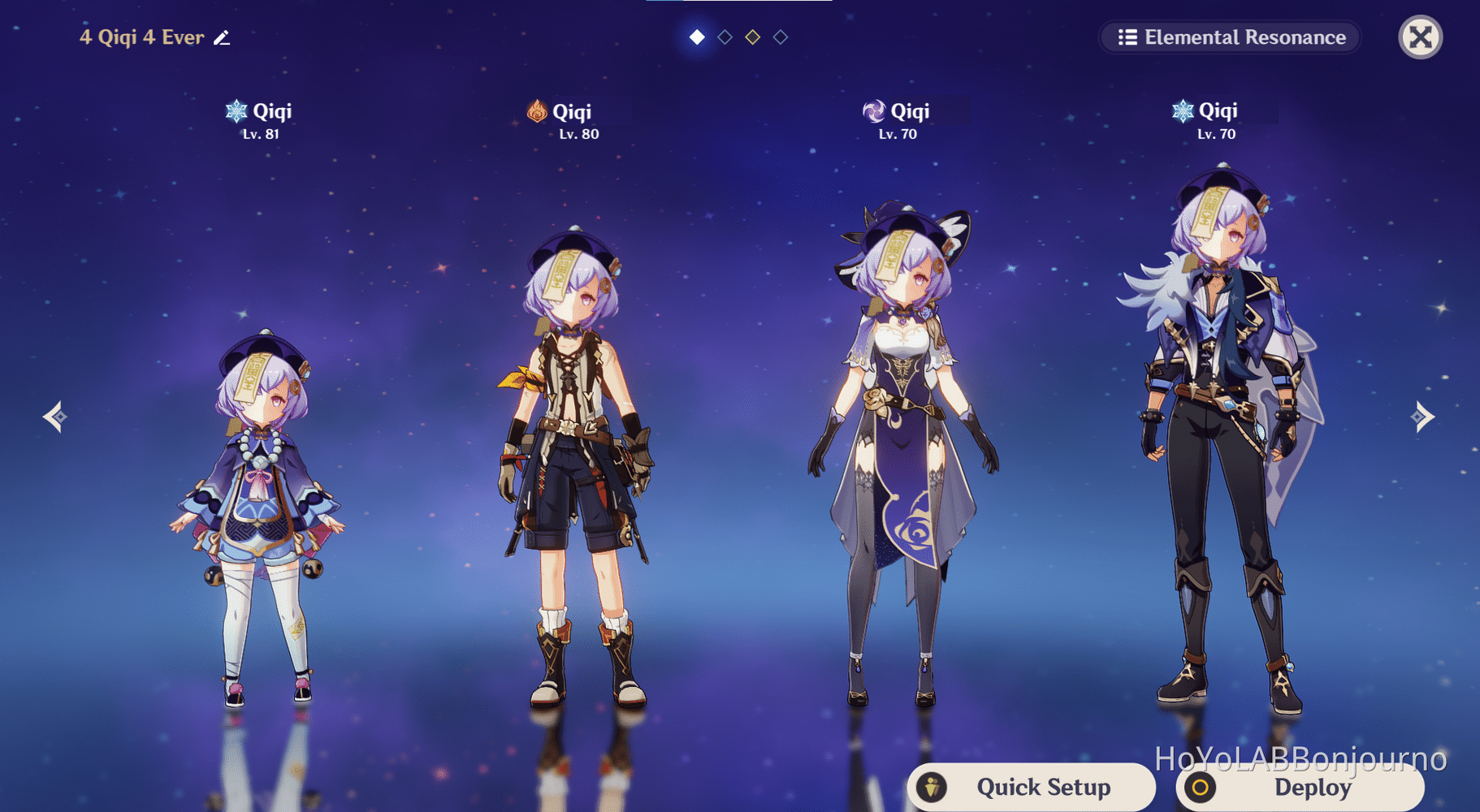Click the party name '4 Qiqi 4 Ever'
The width and height of the screenshot is (1480, 812).
click(x=142, y=37)
